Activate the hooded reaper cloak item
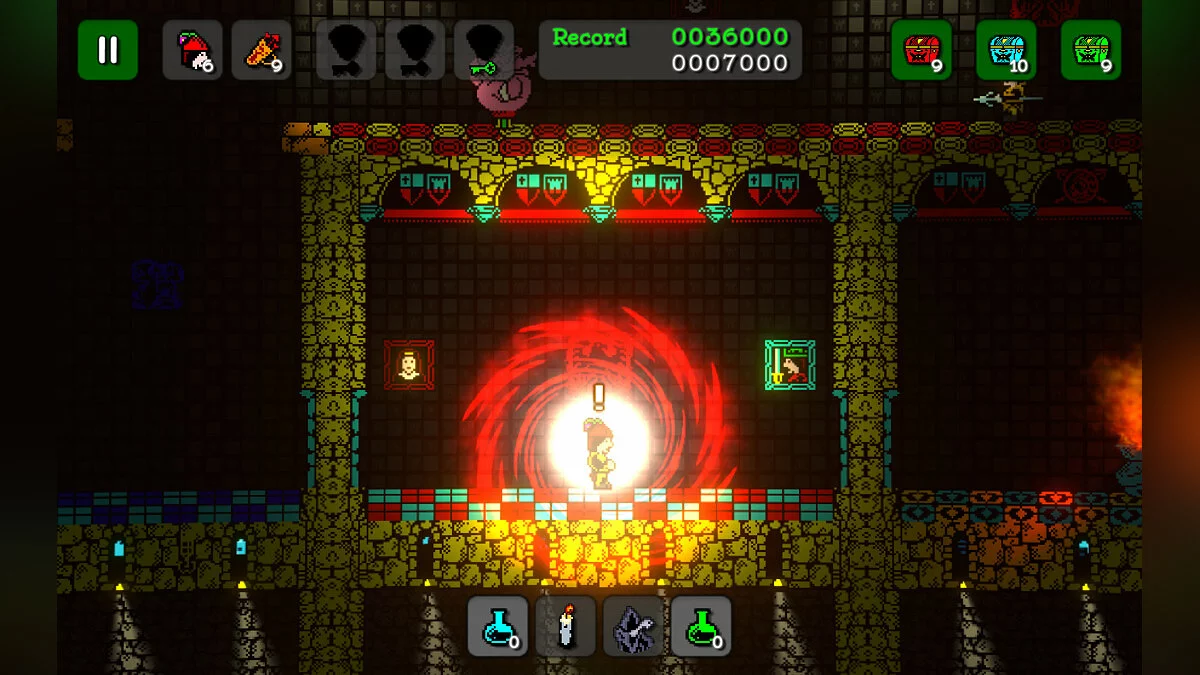1200x675 pixels. tap(633, 626)
